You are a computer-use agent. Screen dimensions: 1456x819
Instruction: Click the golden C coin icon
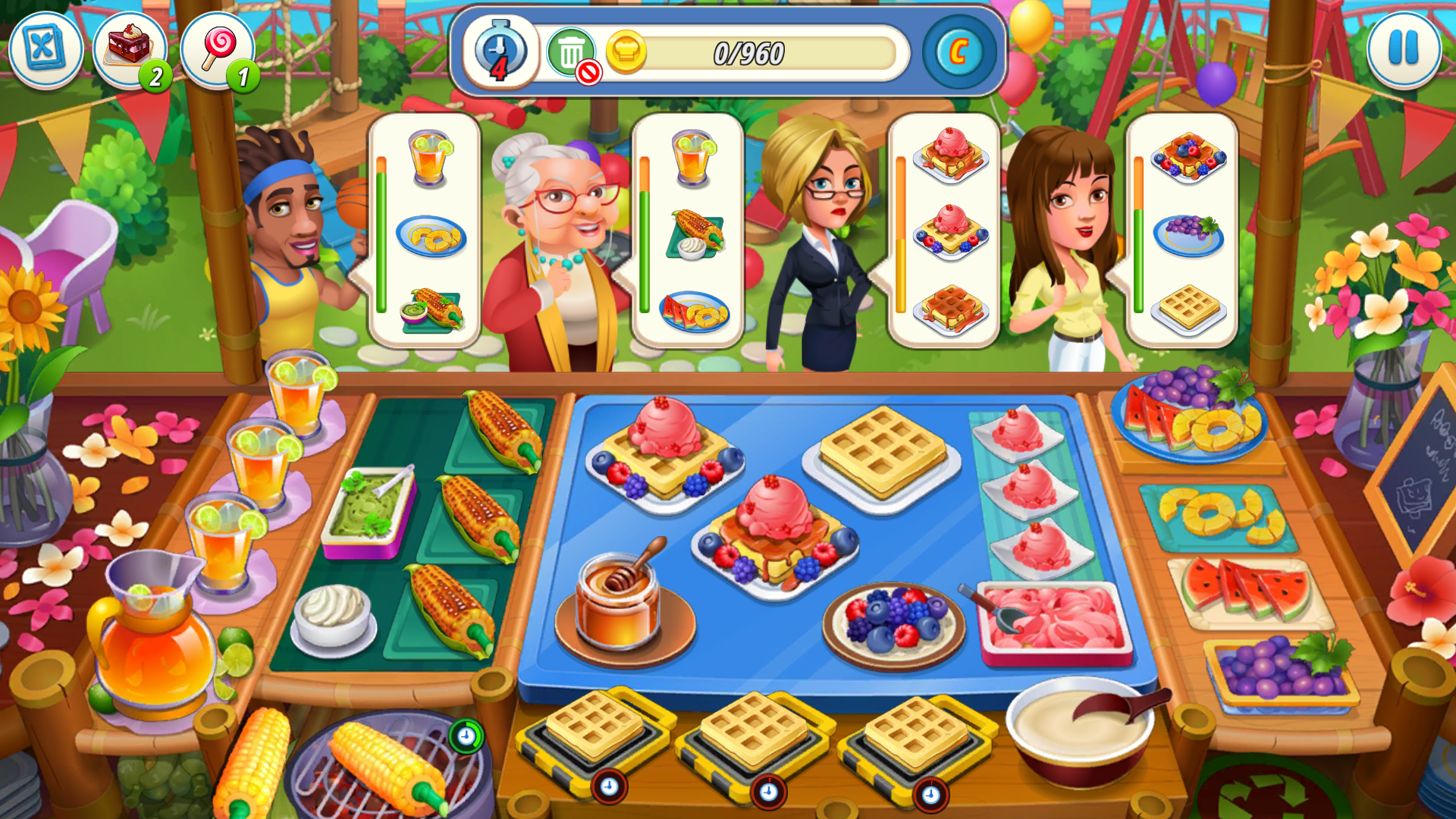click(x=959, y=51)
